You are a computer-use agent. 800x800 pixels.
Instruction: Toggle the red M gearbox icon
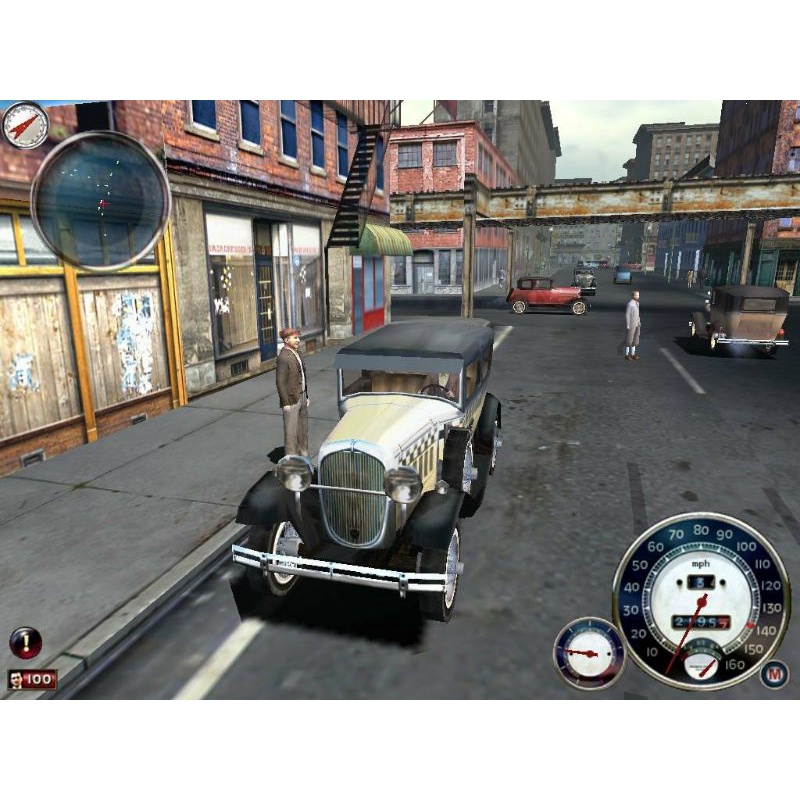pos(773,674)
